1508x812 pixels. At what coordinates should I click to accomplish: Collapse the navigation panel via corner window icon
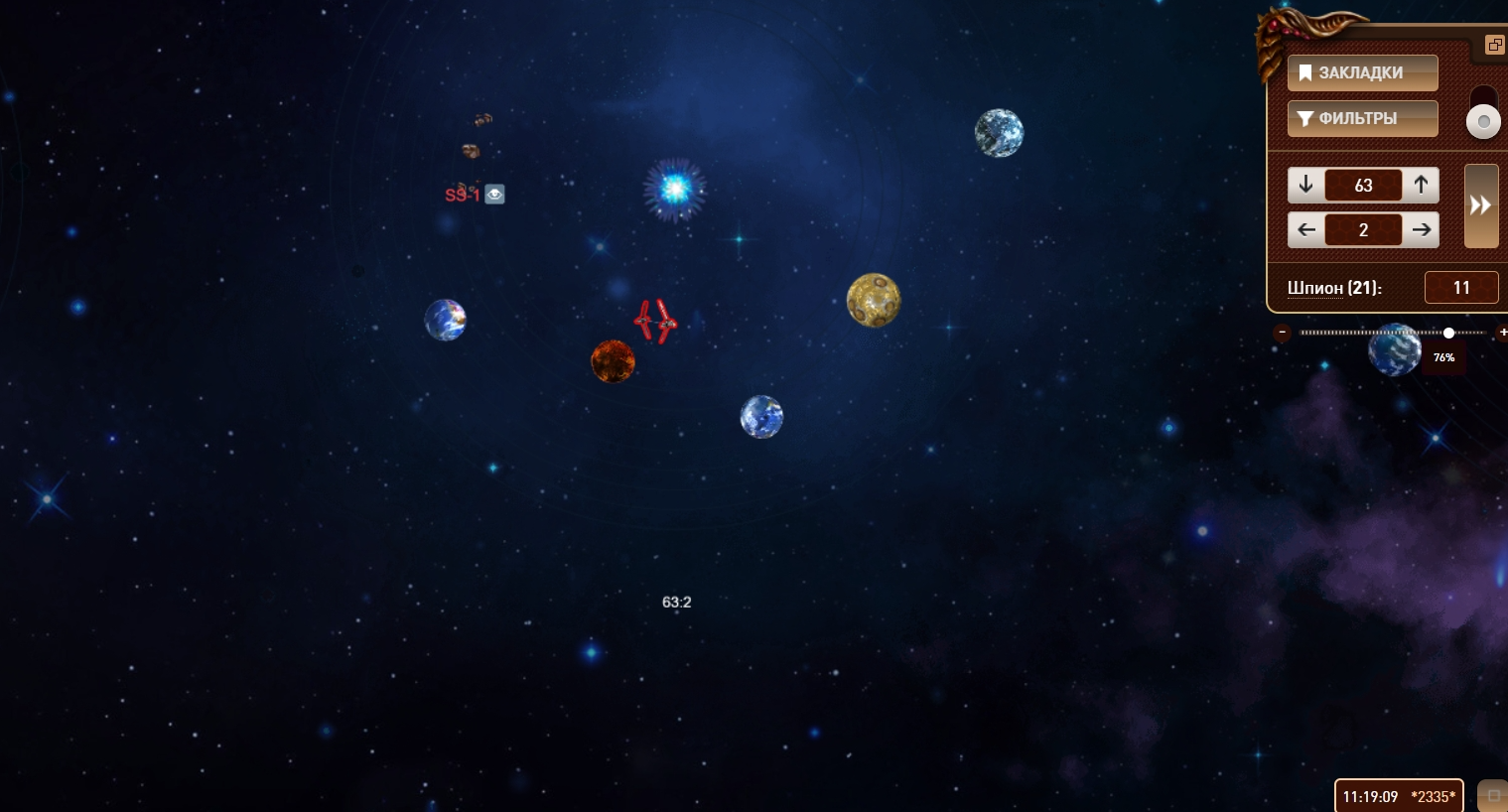coord(1494,45)
